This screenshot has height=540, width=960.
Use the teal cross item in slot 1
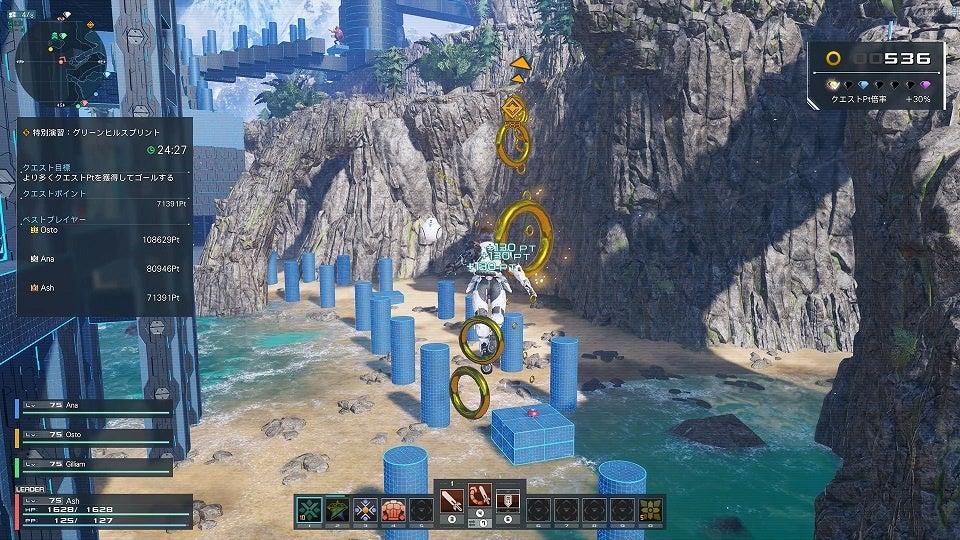point(308,509)
